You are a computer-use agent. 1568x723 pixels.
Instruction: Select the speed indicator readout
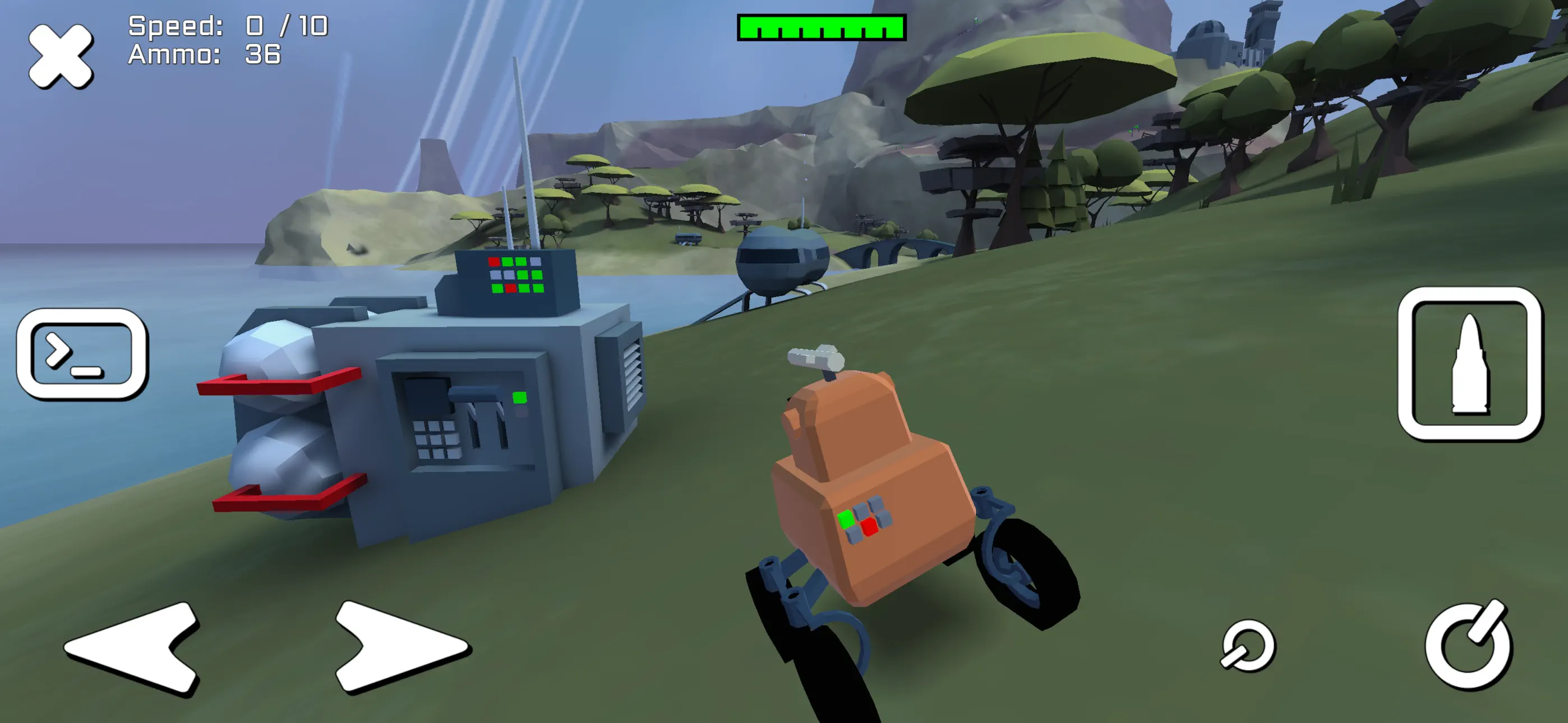pyautogui.click(x=225, y=26)
